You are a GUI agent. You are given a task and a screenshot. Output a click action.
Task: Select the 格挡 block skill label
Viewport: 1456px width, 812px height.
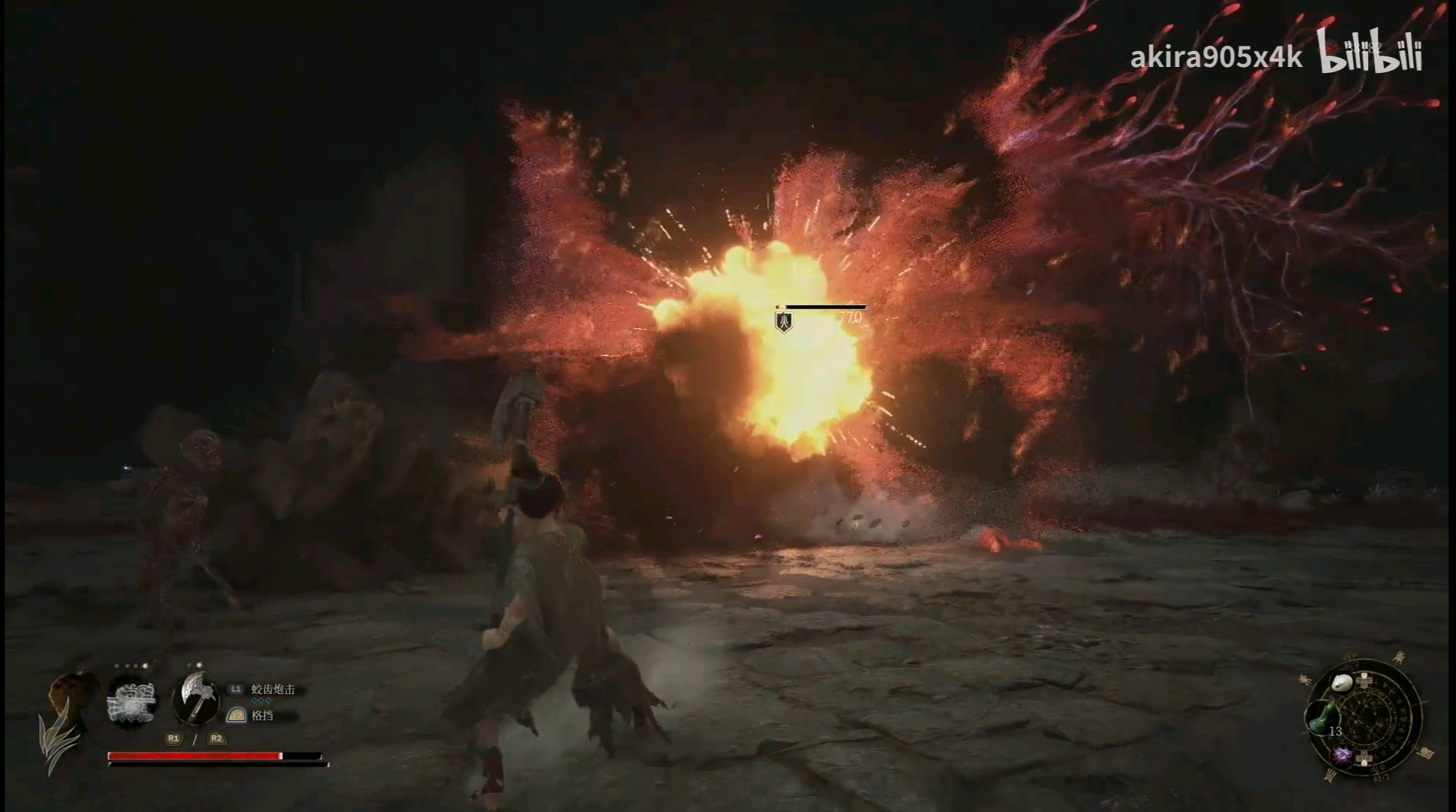262,716
